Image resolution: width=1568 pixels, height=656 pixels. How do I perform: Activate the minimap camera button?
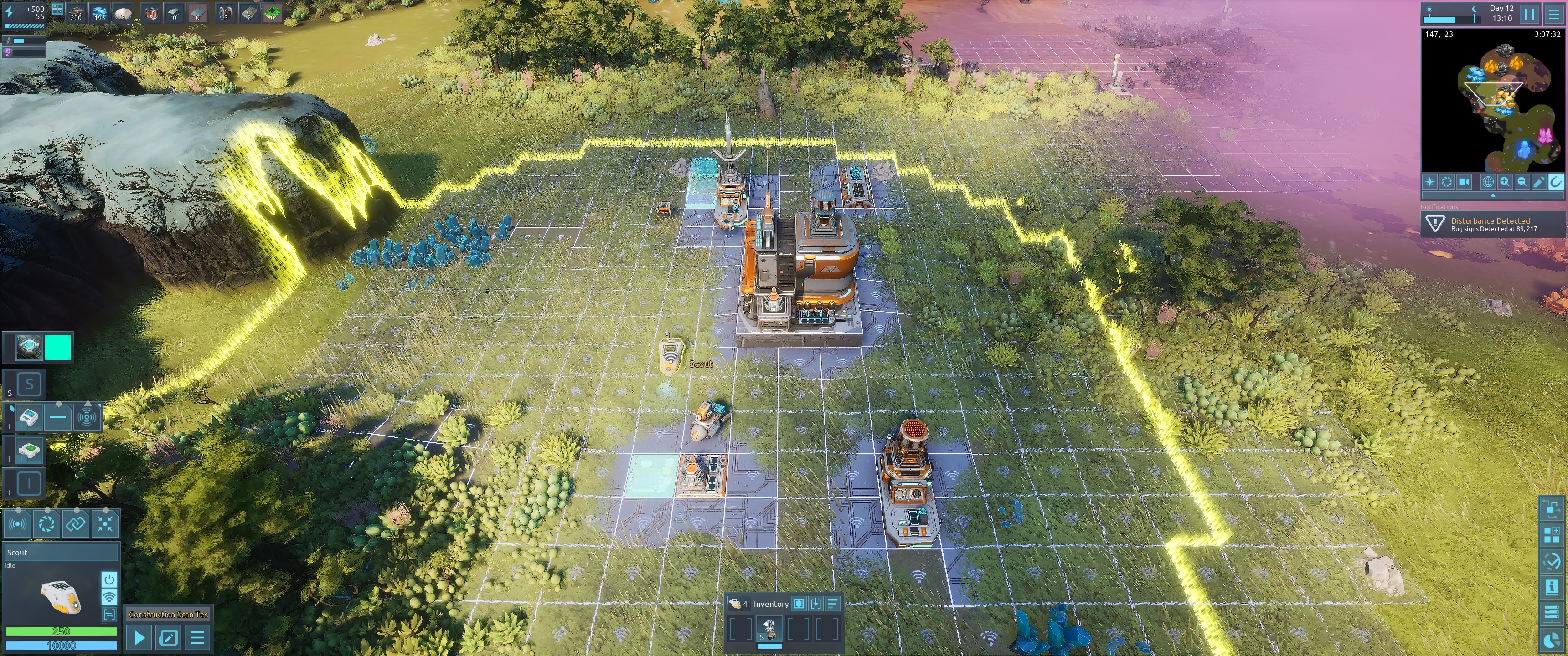1464,182
